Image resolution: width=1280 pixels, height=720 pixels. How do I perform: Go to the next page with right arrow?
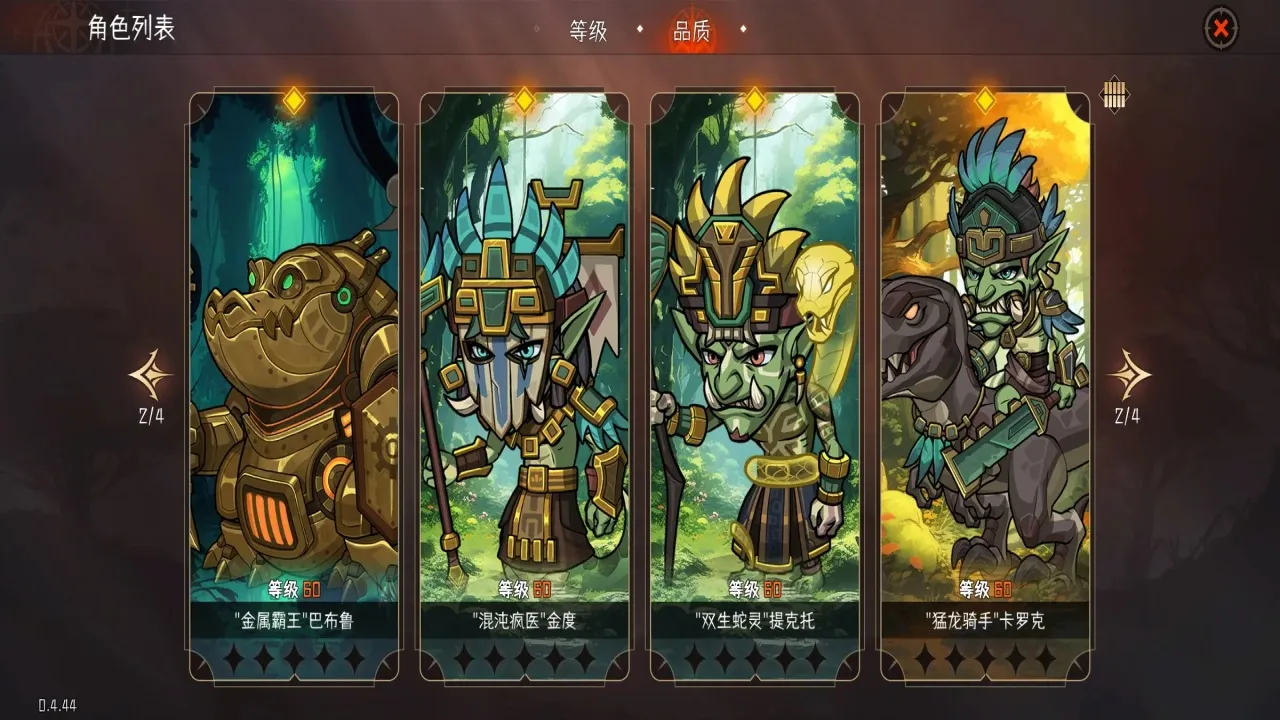point(1129,376)
